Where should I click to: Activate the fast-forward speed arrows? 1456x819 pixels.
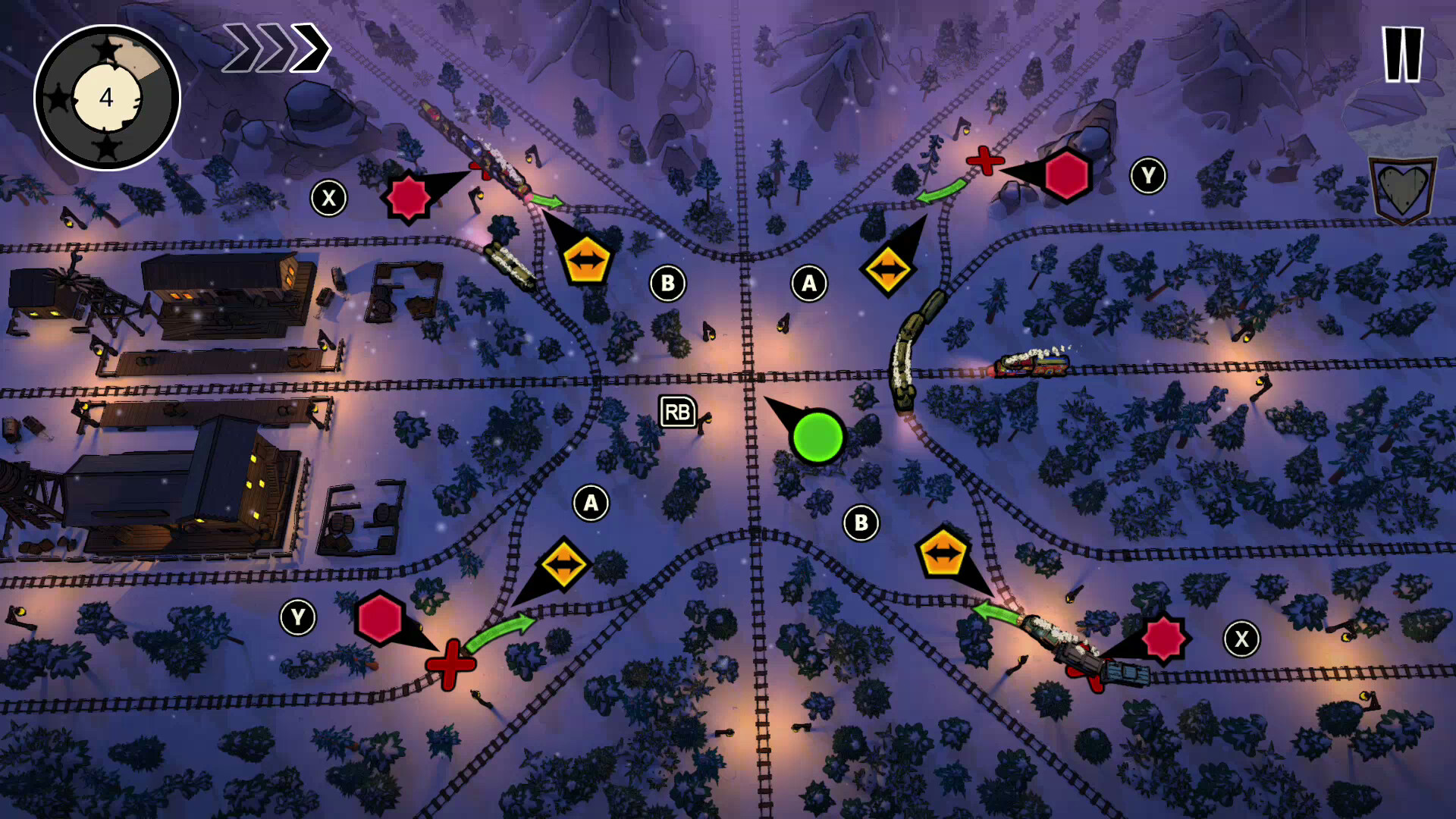click(277, 48)
